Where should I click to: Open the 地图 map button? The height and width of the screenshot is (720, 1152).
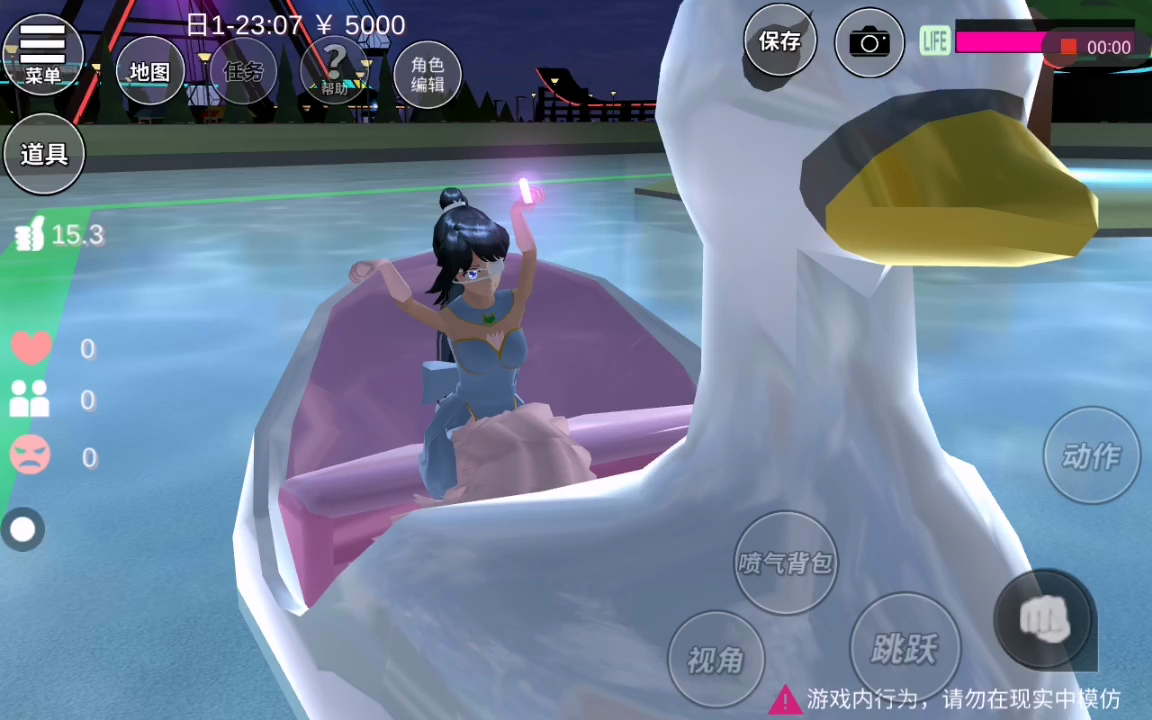[x=151, y=71]
